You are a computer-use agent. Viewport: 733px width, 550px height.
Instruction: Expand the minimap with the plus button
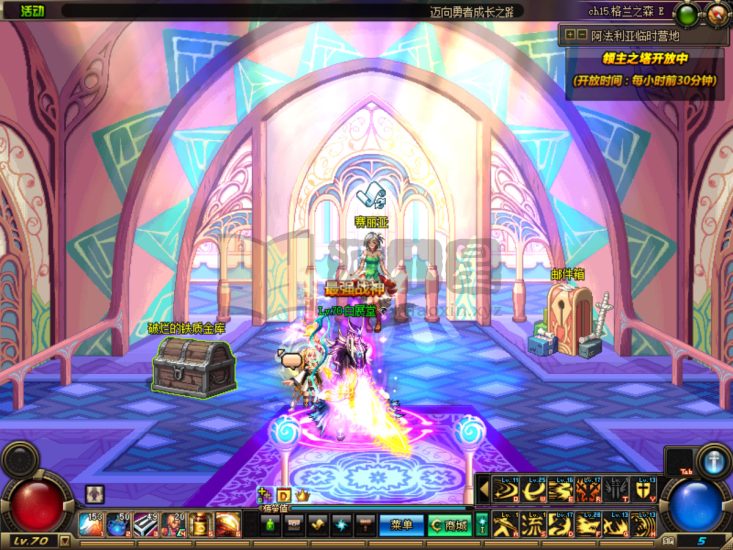point(569,34)
